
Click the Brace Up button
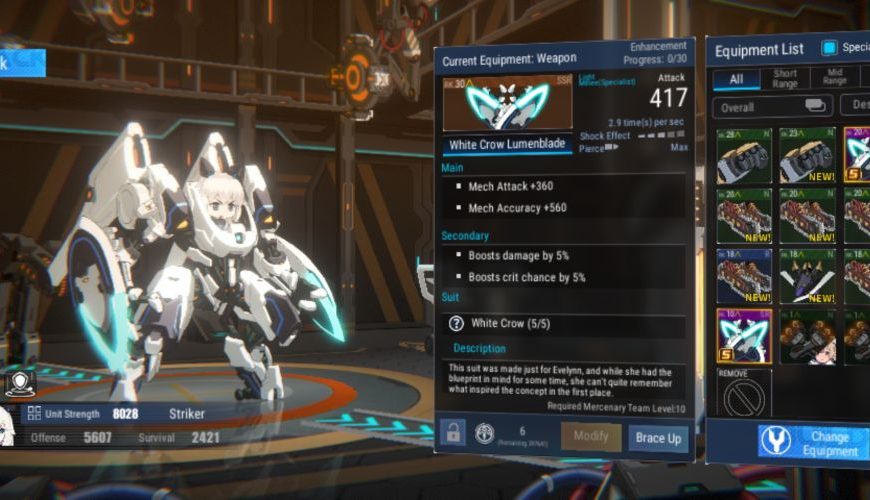pyautogui.click(x=658, y=438)
